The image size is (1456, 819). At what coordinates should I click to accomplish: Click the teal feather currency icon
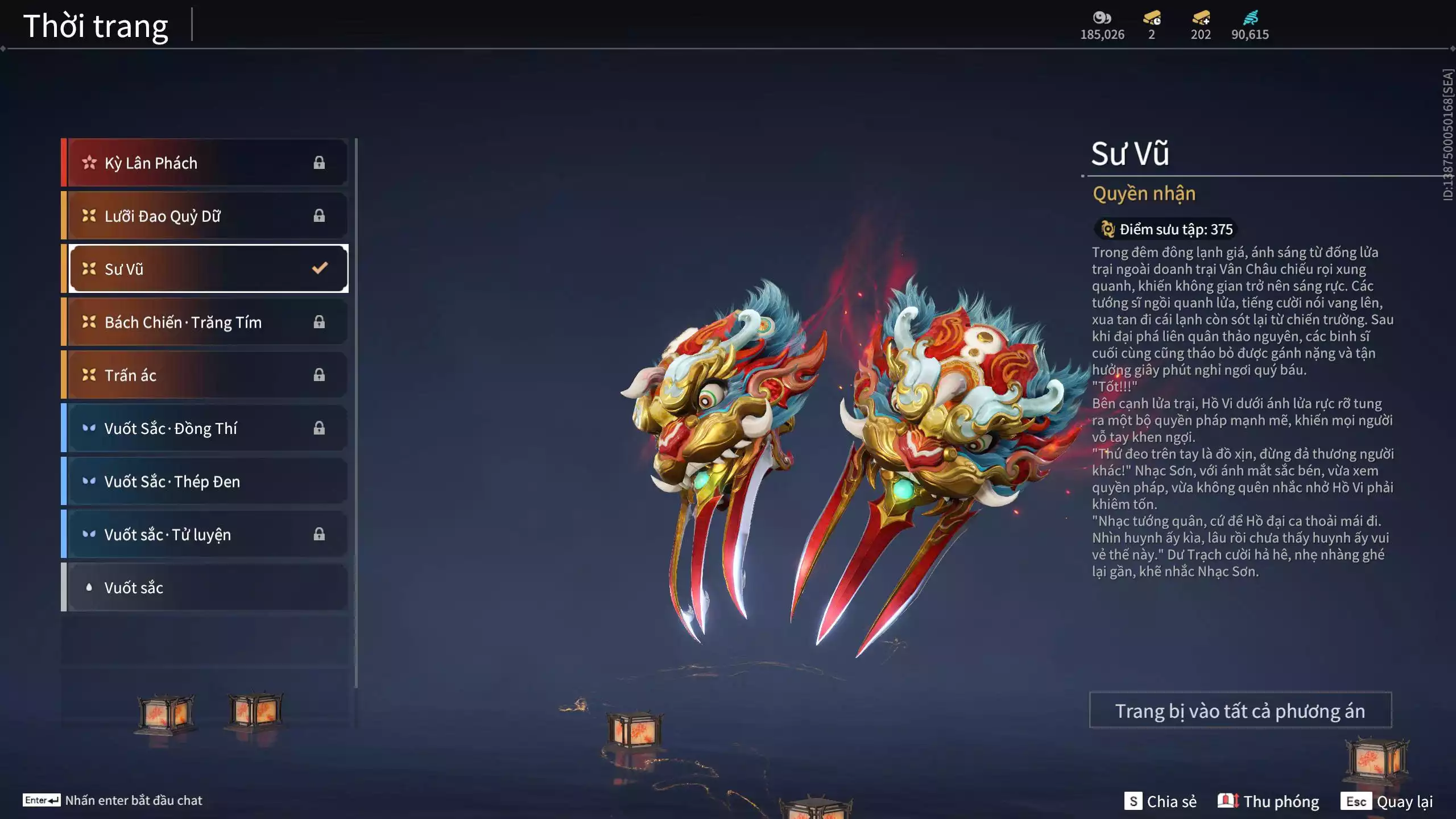click(1250, 18)
